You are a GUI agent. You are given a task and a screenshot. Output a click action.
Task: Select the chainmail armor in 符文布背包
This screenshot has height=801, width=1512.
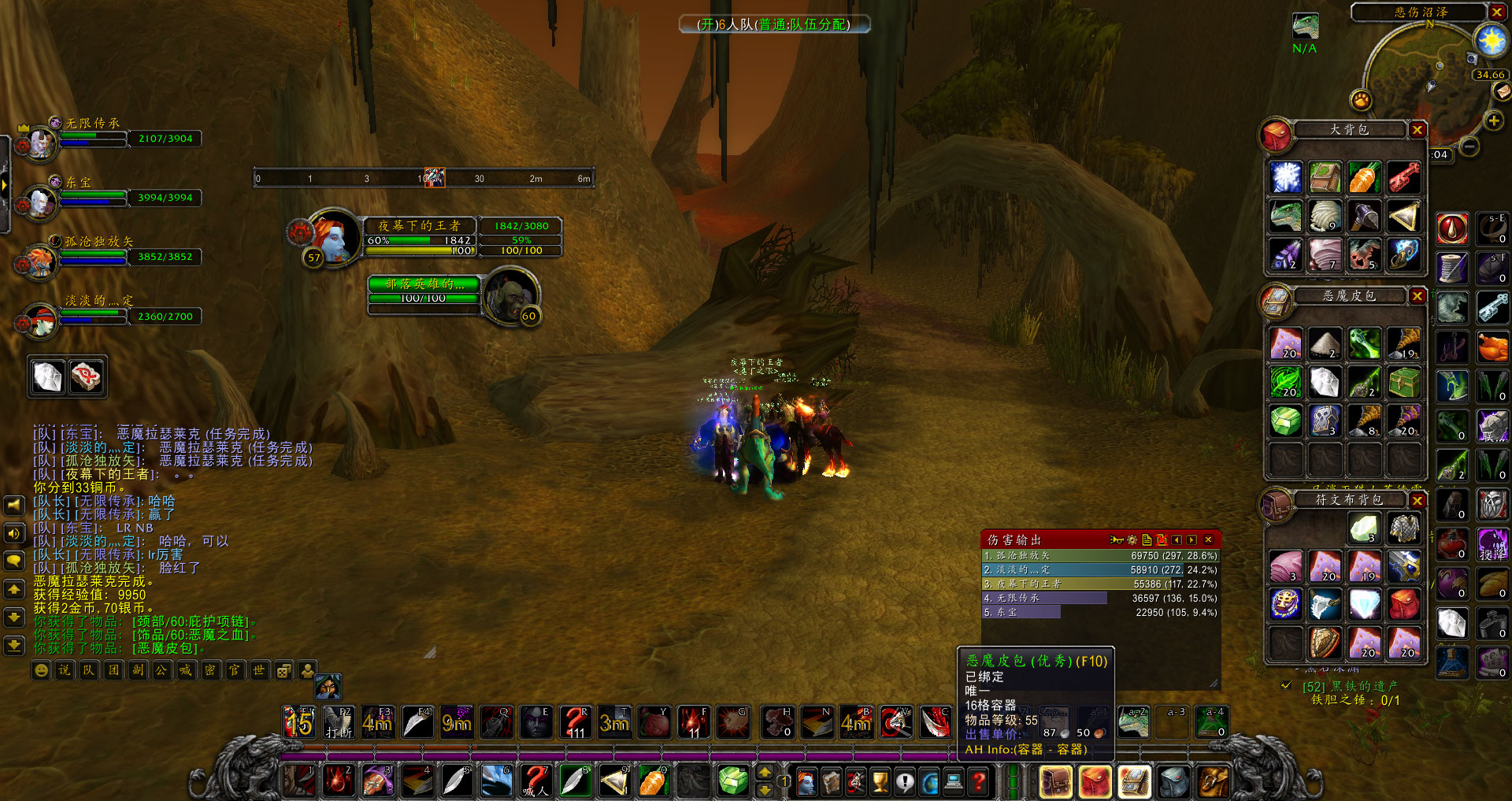[1403, 528]
